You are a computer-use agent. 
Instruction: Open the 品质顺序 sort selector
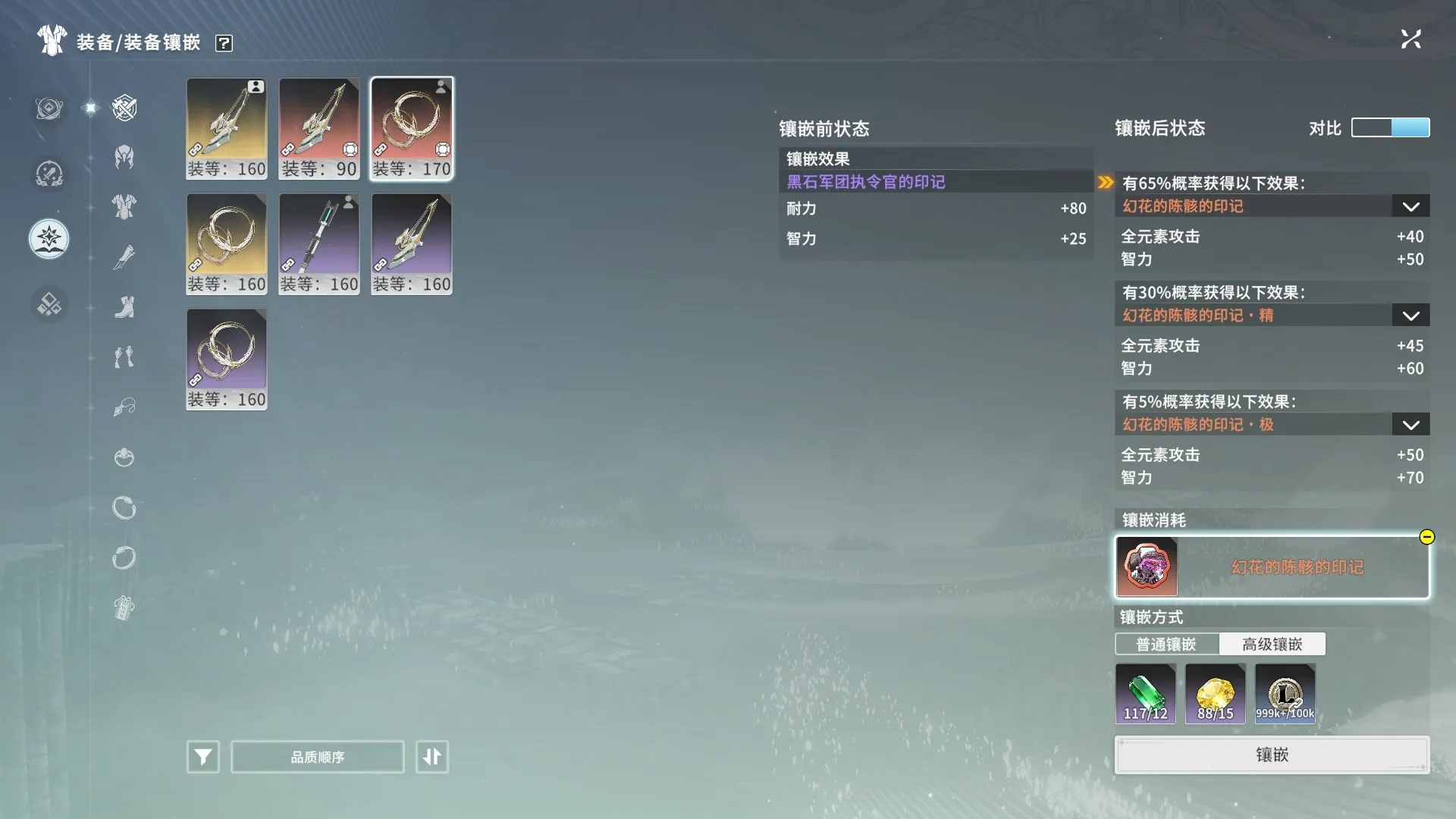[317, 757]
